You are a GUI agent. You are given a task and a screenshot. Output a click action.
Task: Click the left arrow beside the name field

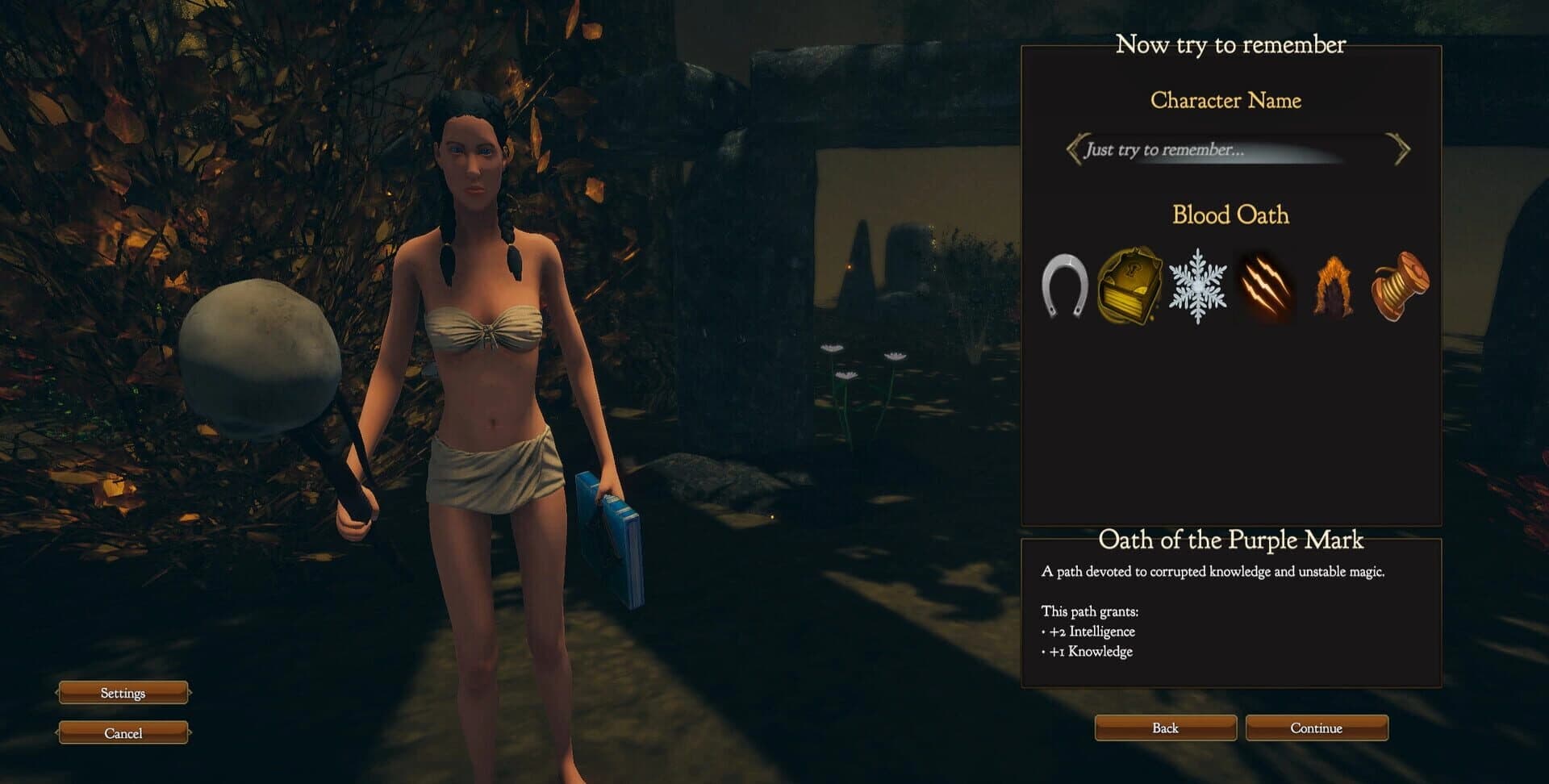coord(1075,149)
